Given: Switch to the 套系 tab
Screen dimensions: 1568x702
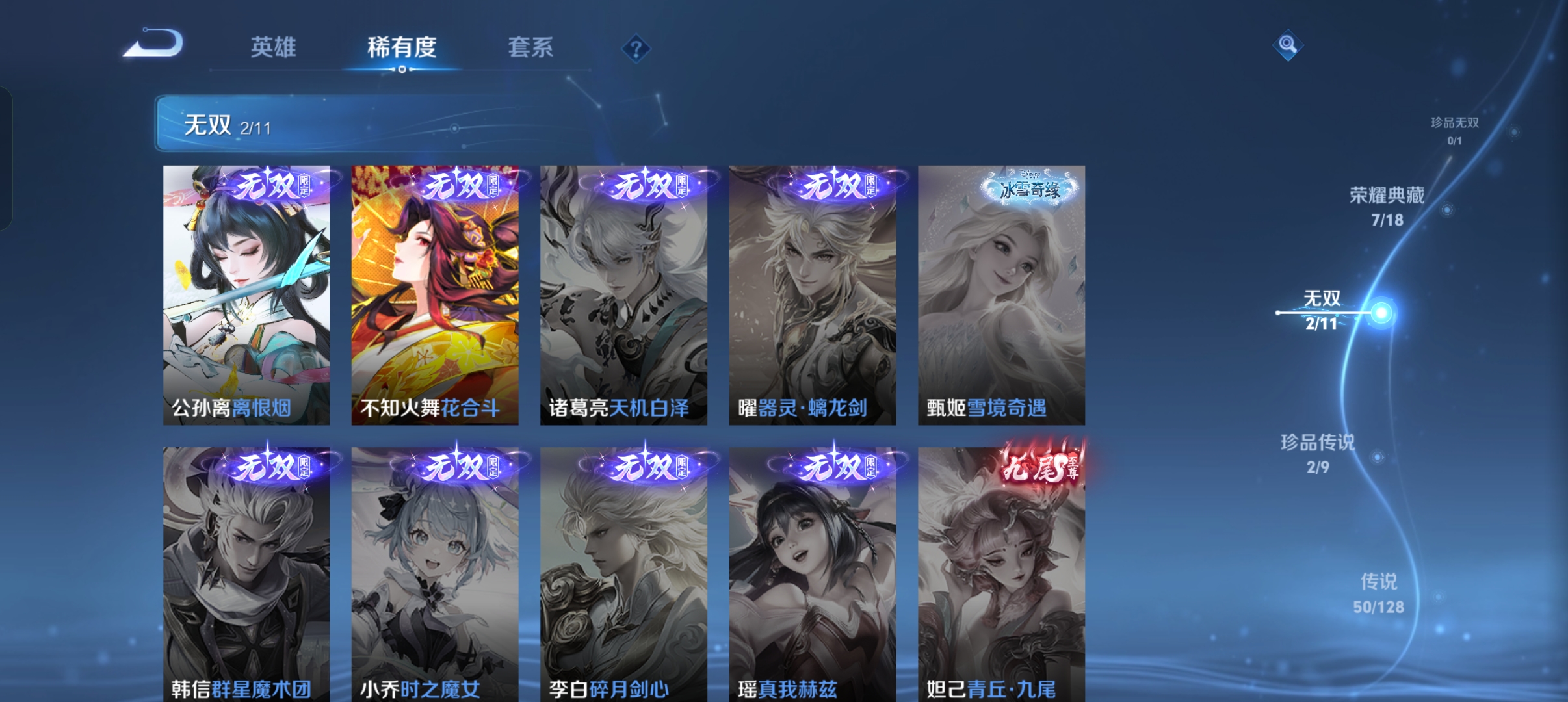Looking at the screenshot, I should pyautogui.click(x=531, y=47).
